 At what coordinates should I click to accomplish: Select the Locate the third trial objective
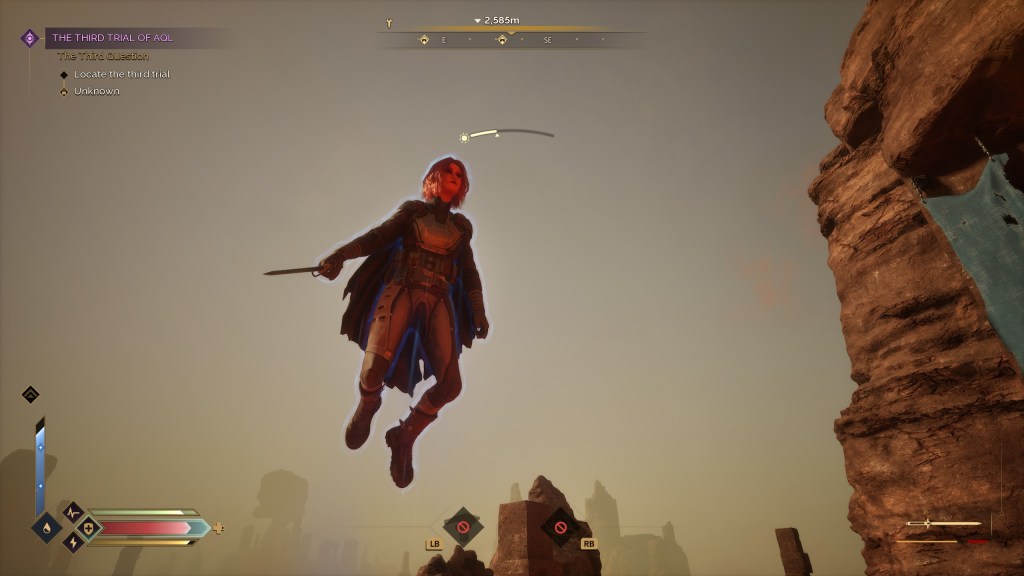pos(121,74)
